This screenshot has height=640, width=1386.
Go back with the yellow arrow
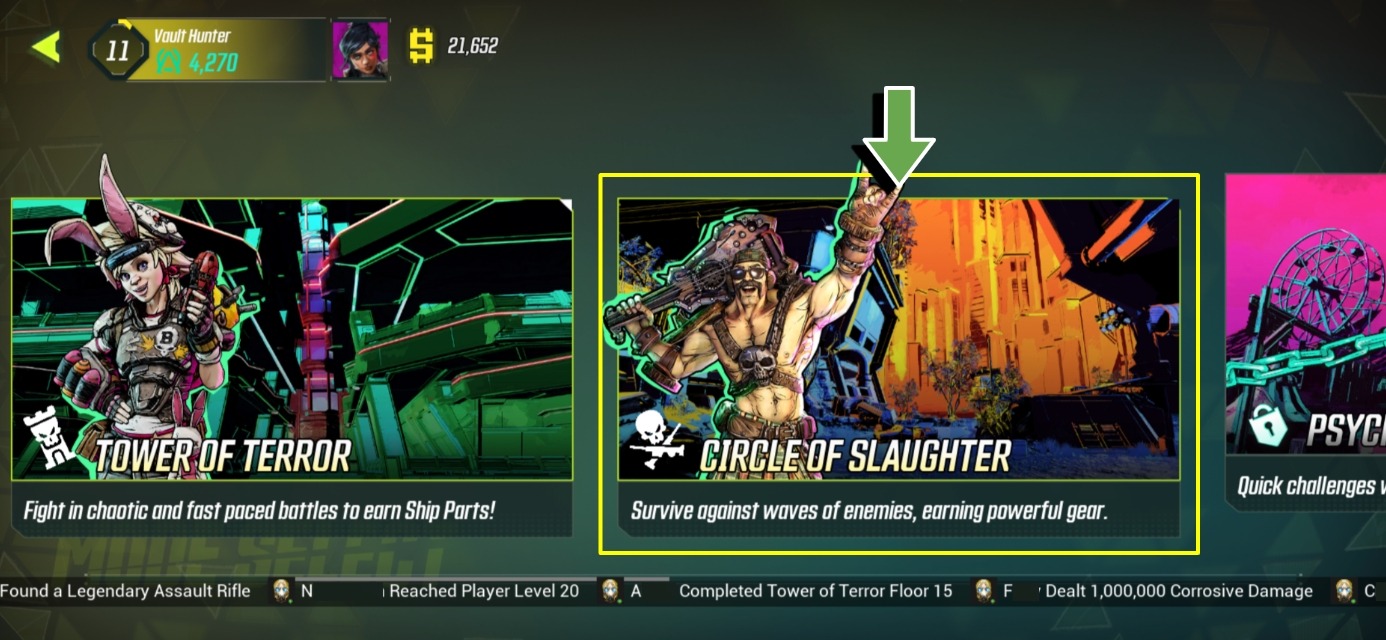(46, 47)
